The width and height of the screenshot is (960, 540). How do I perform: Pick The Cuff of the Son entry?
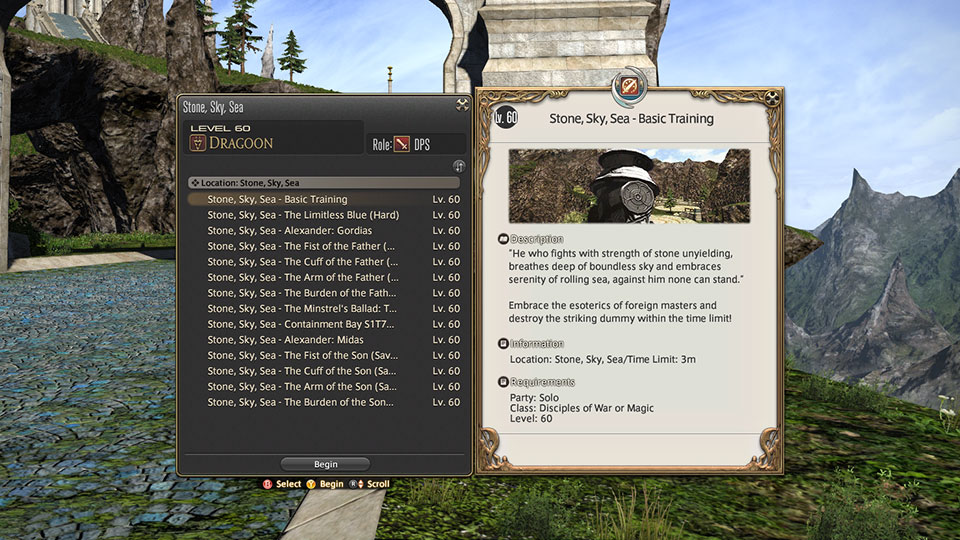click(301, 371)
